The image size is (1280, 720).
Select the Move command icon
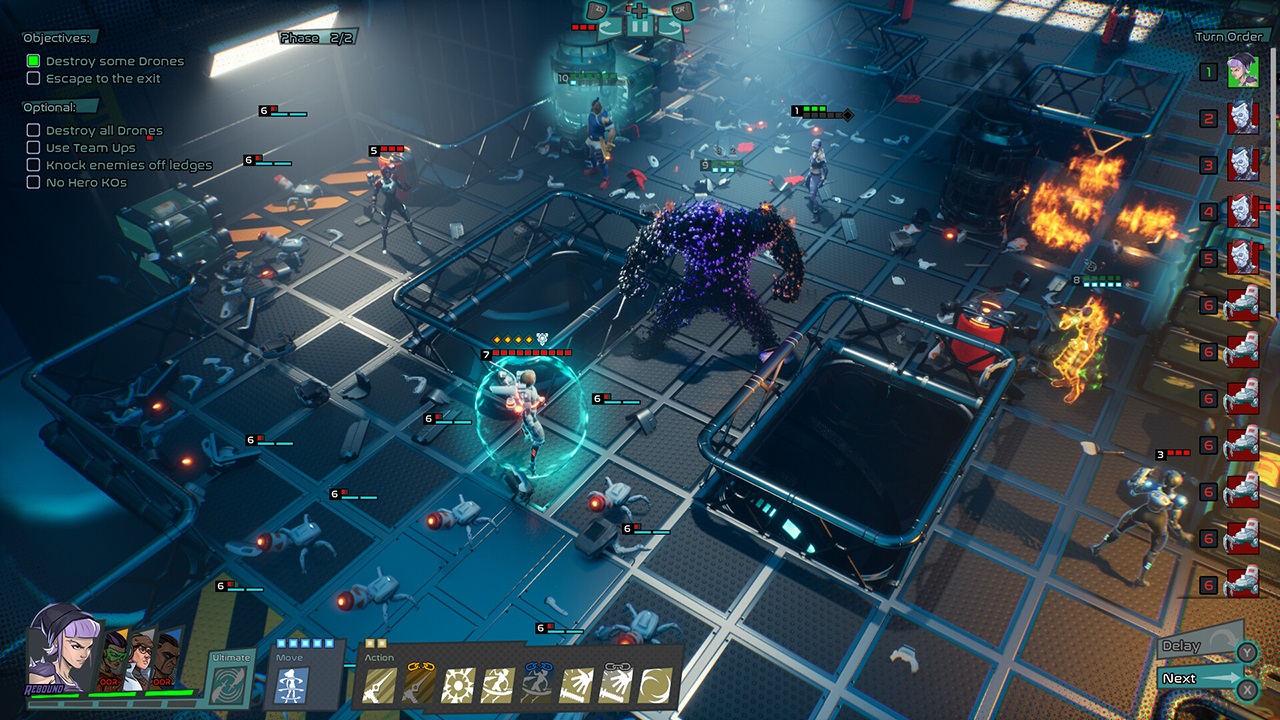tap(291, 686)
